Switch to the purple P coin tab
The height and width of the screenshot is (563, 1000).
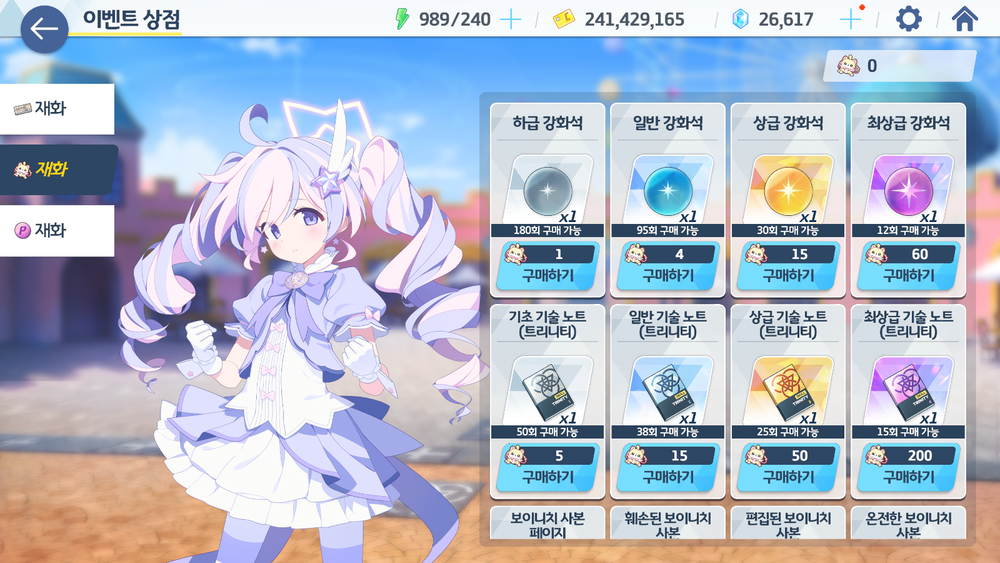tap(57, 231)
